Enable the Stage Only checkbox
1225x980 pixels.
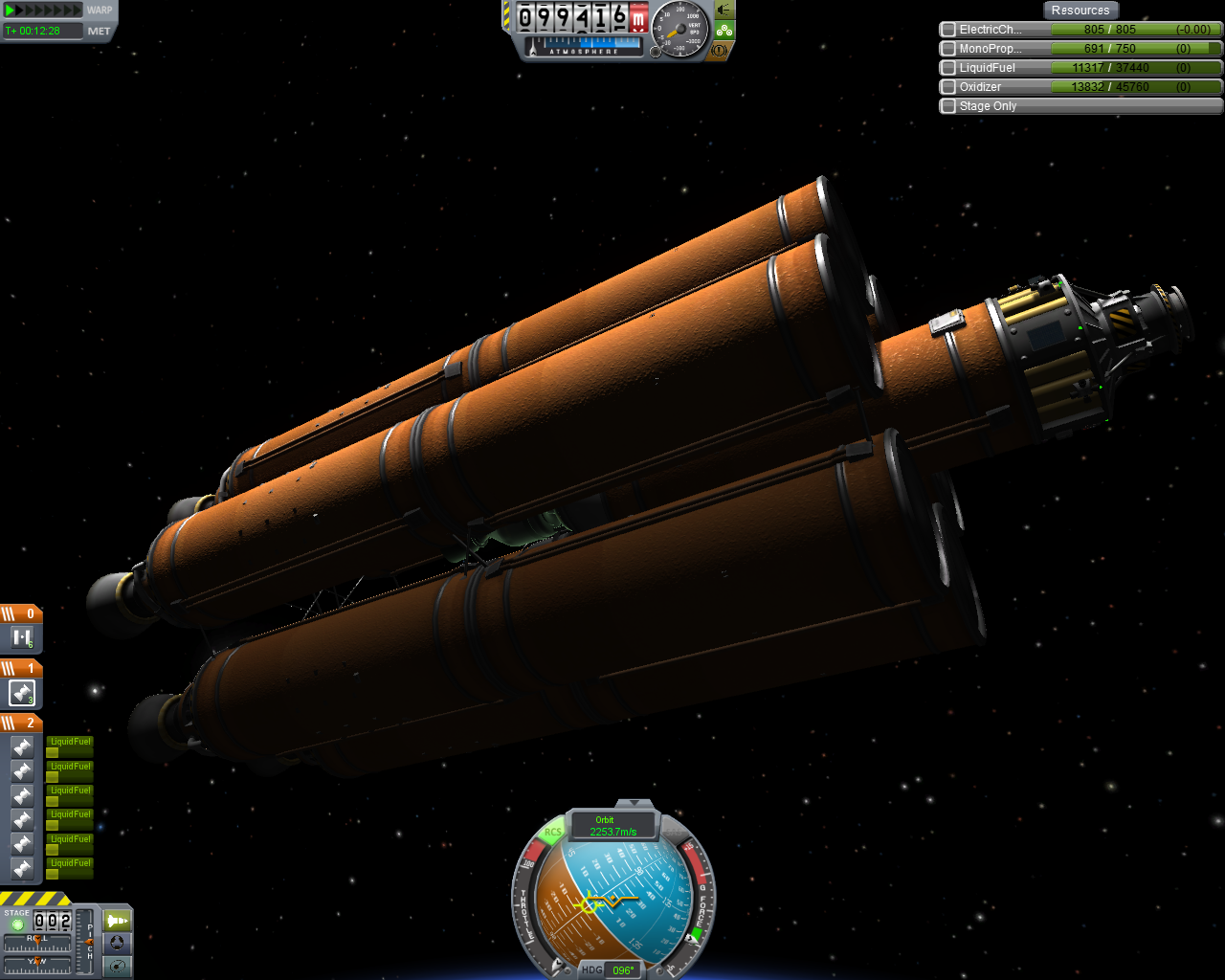click(x=948, y=106)
